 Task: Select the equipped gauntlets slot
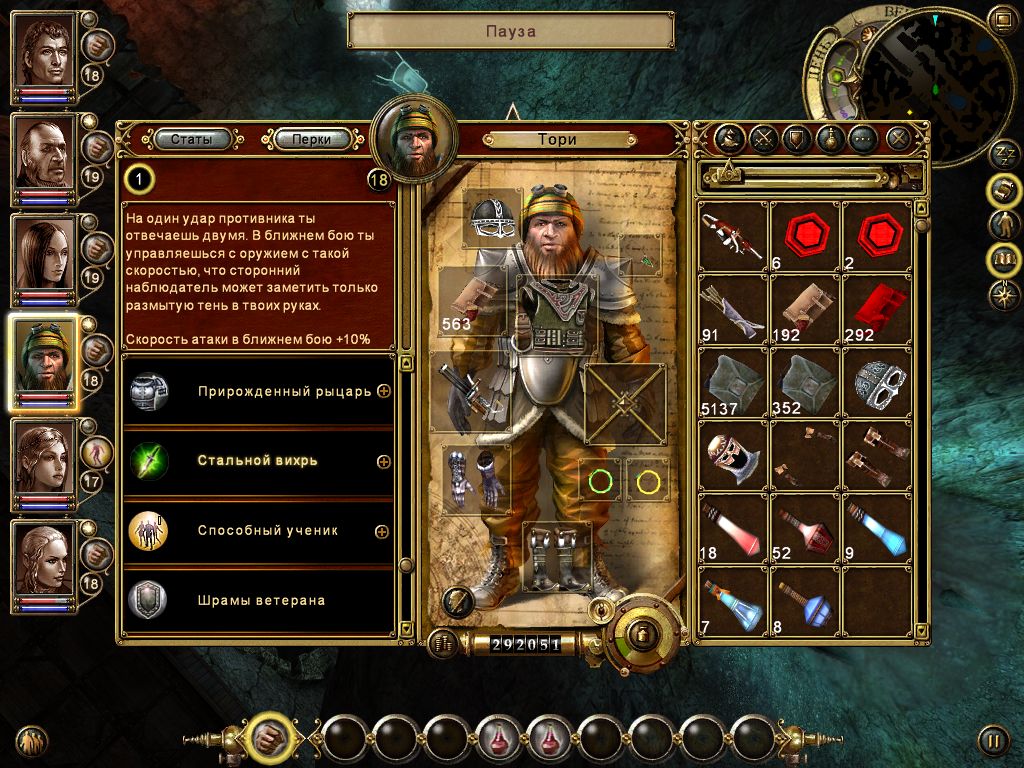tap(475, 477)
